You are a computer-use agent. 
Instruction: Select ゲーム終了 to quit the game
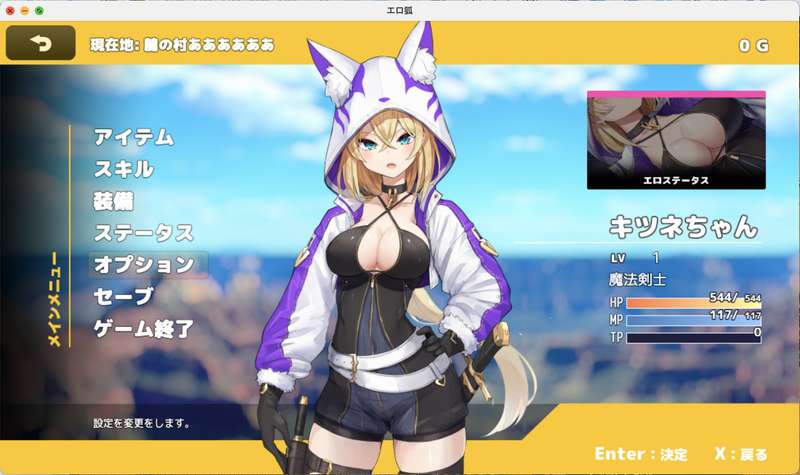[x=143, y=329]
